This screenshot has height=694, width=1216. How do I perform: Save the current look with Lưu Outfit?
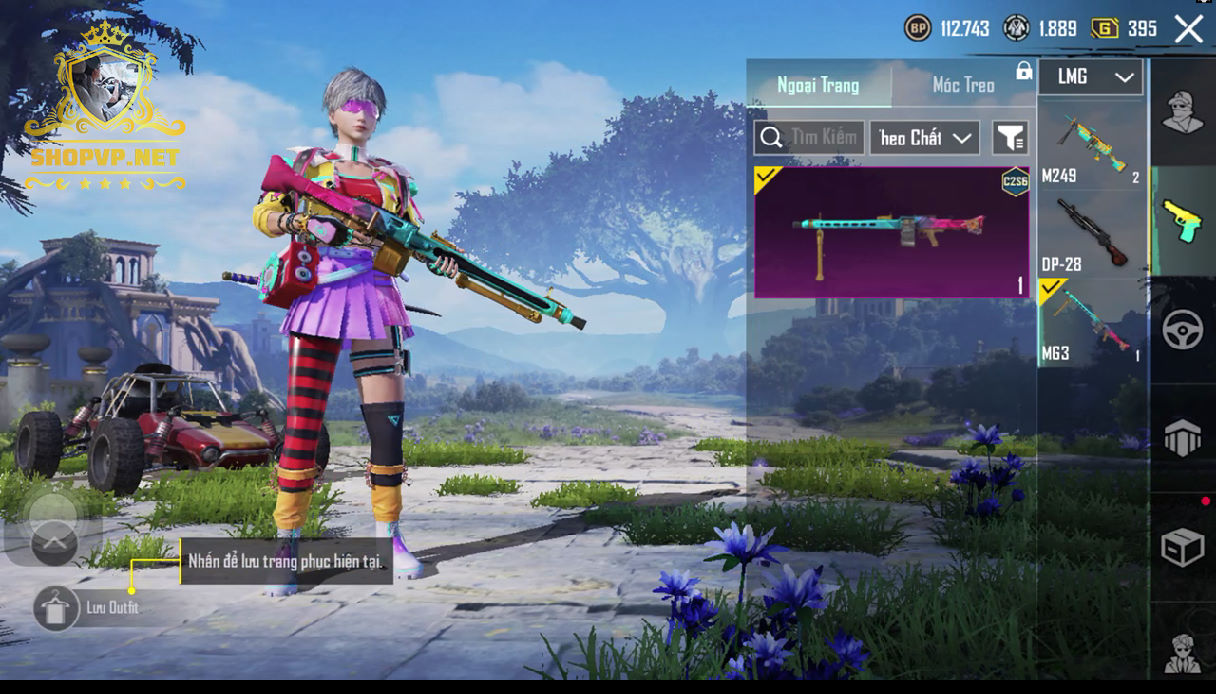click(x=57, y=607)
